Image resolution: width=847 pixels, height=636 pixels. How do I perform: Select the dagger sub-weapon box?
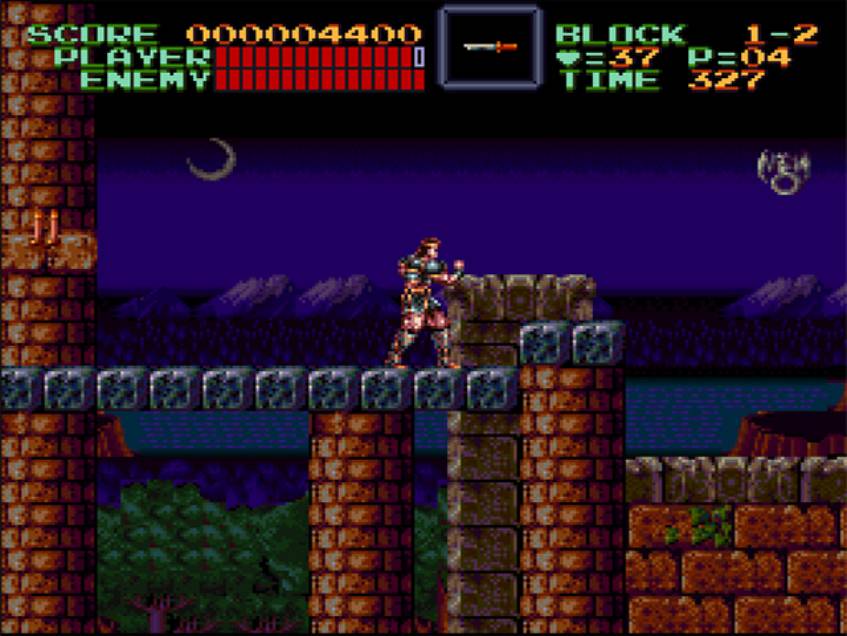tap(490, 46)
